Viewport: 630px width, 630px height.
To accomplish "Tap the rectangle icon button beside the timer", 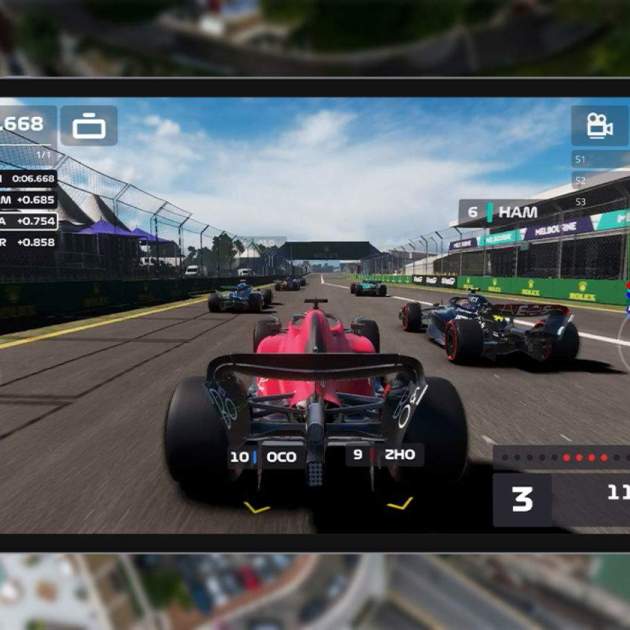I will (89, 126).
